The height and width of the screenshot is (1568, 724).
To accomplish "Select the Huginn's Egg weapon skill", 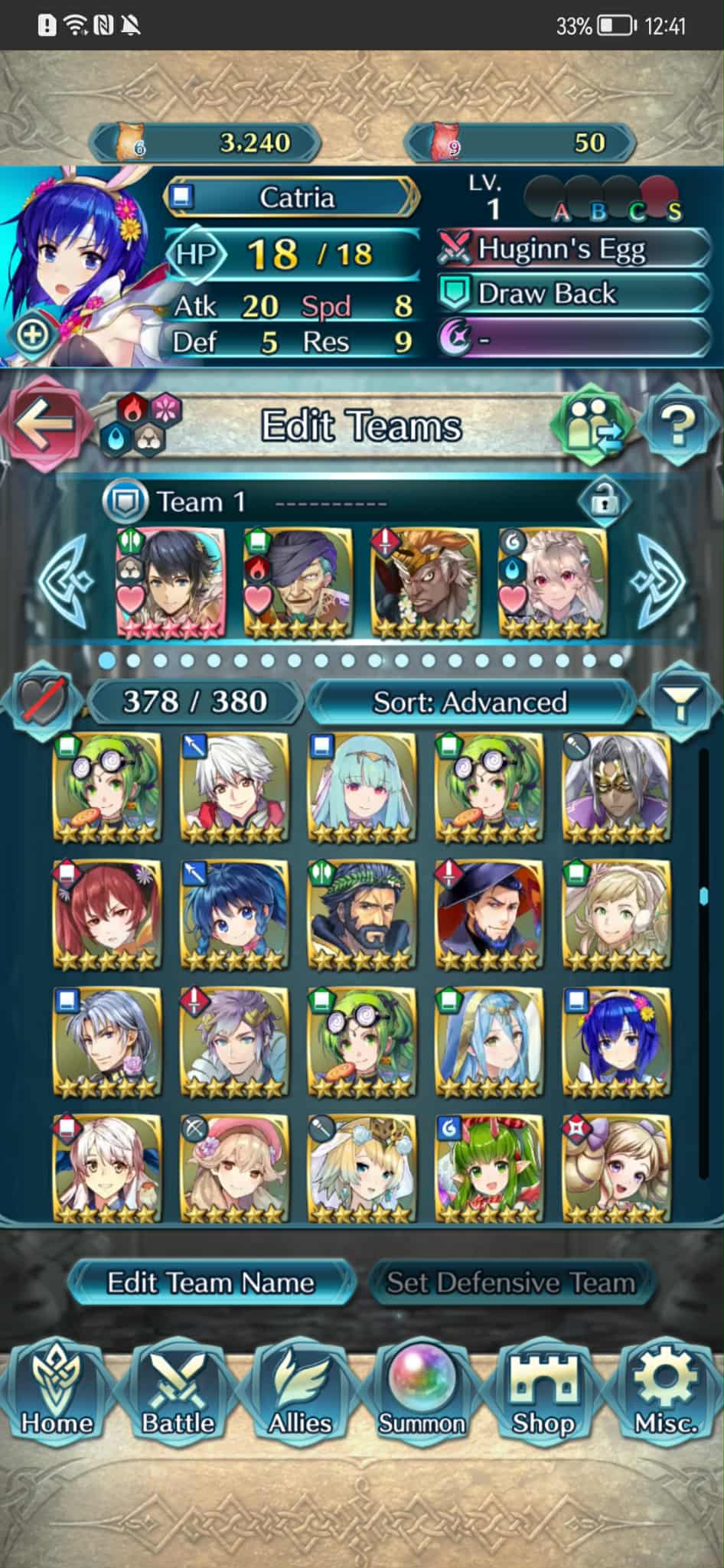I will pyautogui.click(x=574, y=249).
